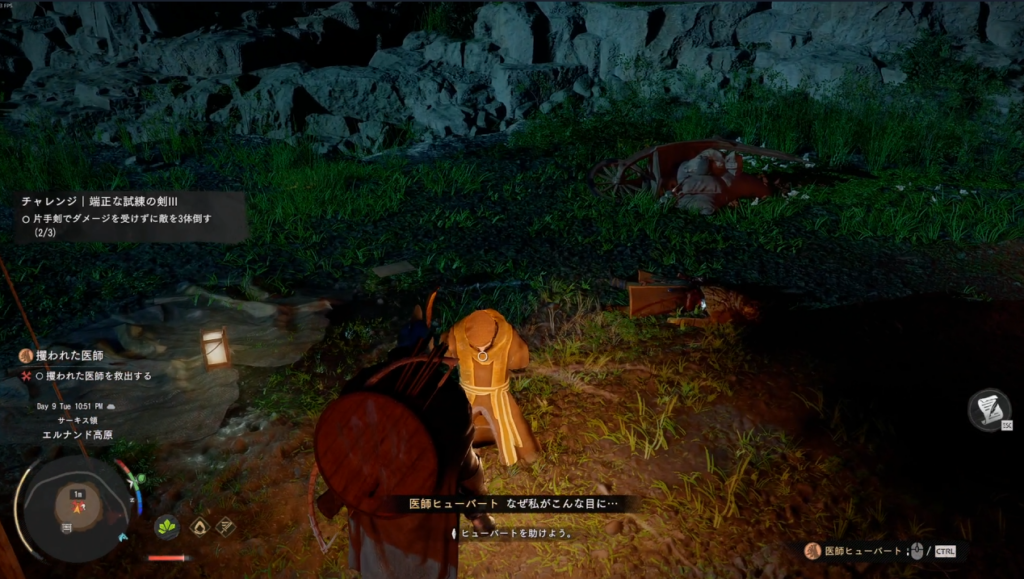The image size is (1024, 579).
Task: Click the square marker on the minimap
Action: [x=66, y=527]
